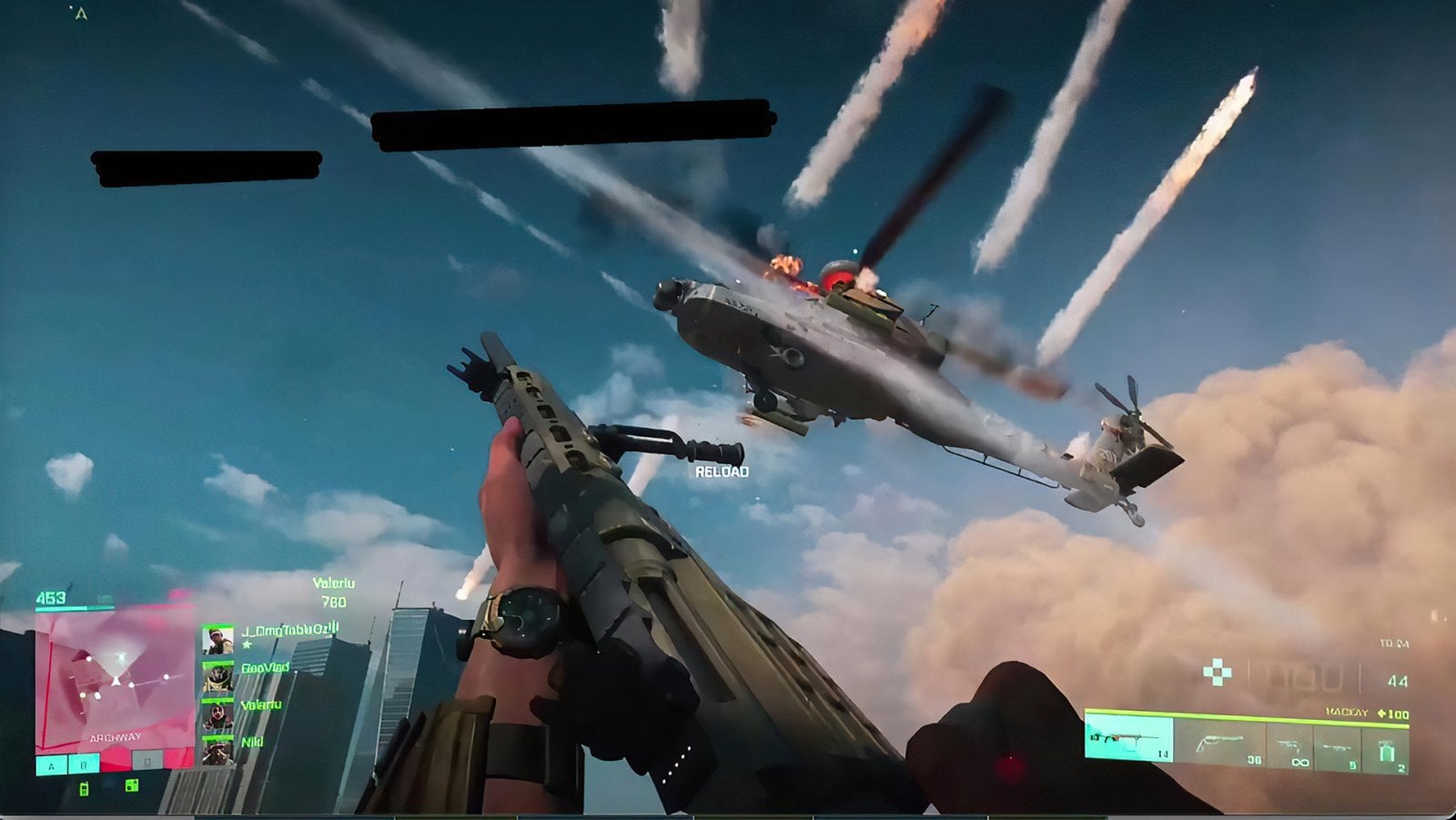Click the star rank icon under J_OmgTabluOzill
The height and width of the screenshot is (820, 1456).
[247, 645]
